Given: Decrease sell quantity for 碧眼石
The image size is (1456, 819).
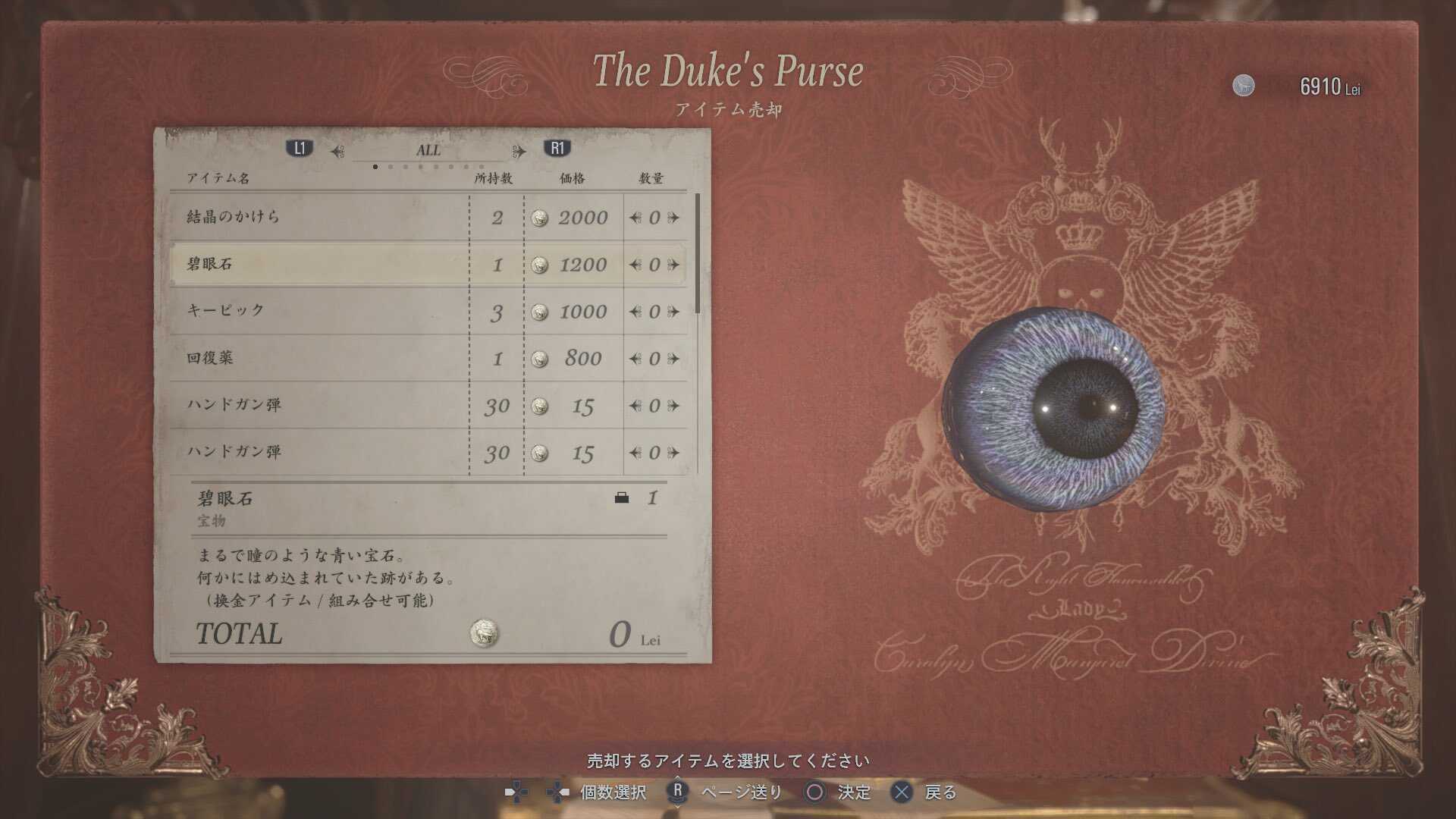Looking at the screenshot, I should pyautogui.click(x=635, y=265).
